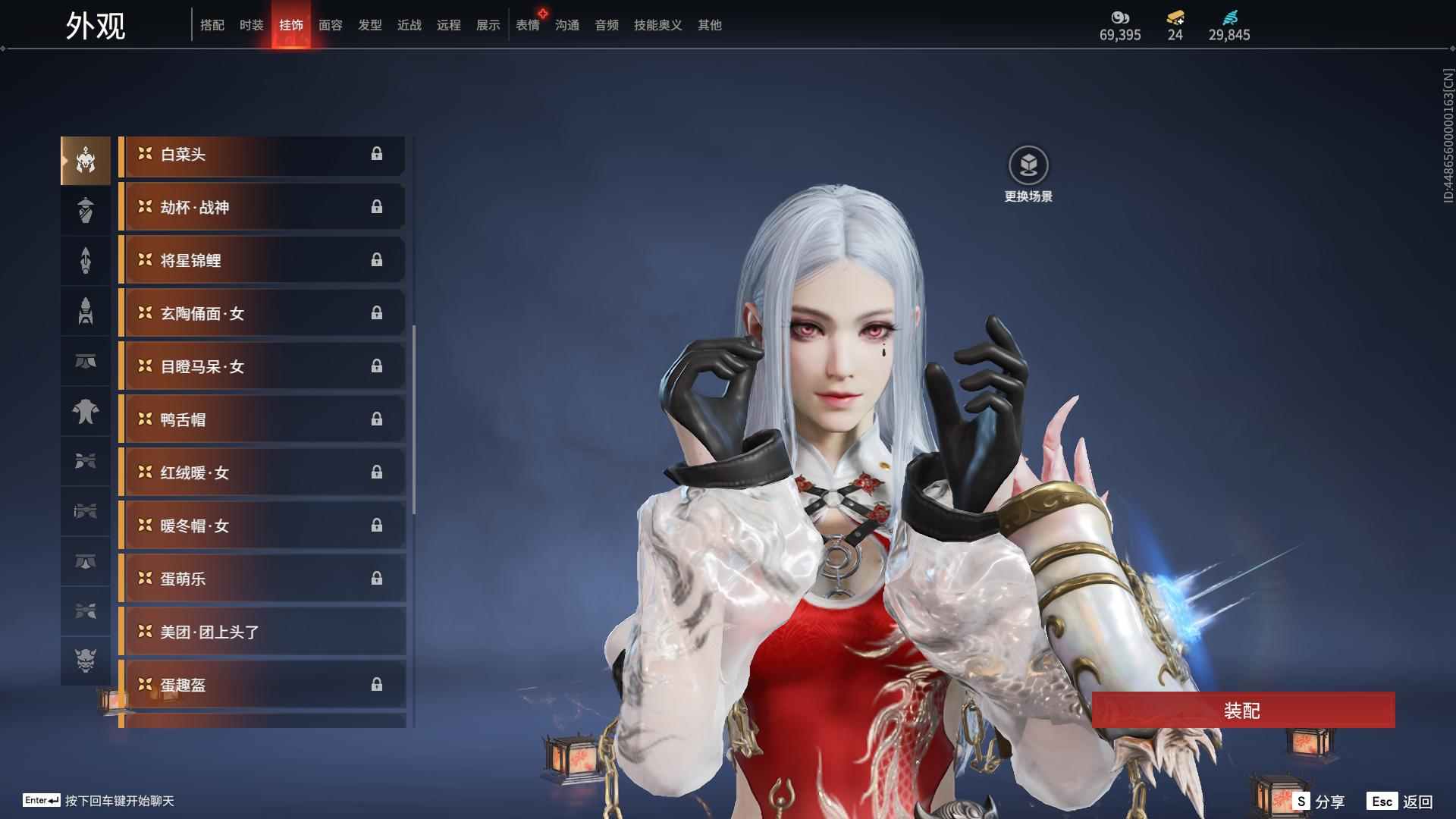Open the 技能奥义 tab

pyautogui.click(x=658, y=25)
